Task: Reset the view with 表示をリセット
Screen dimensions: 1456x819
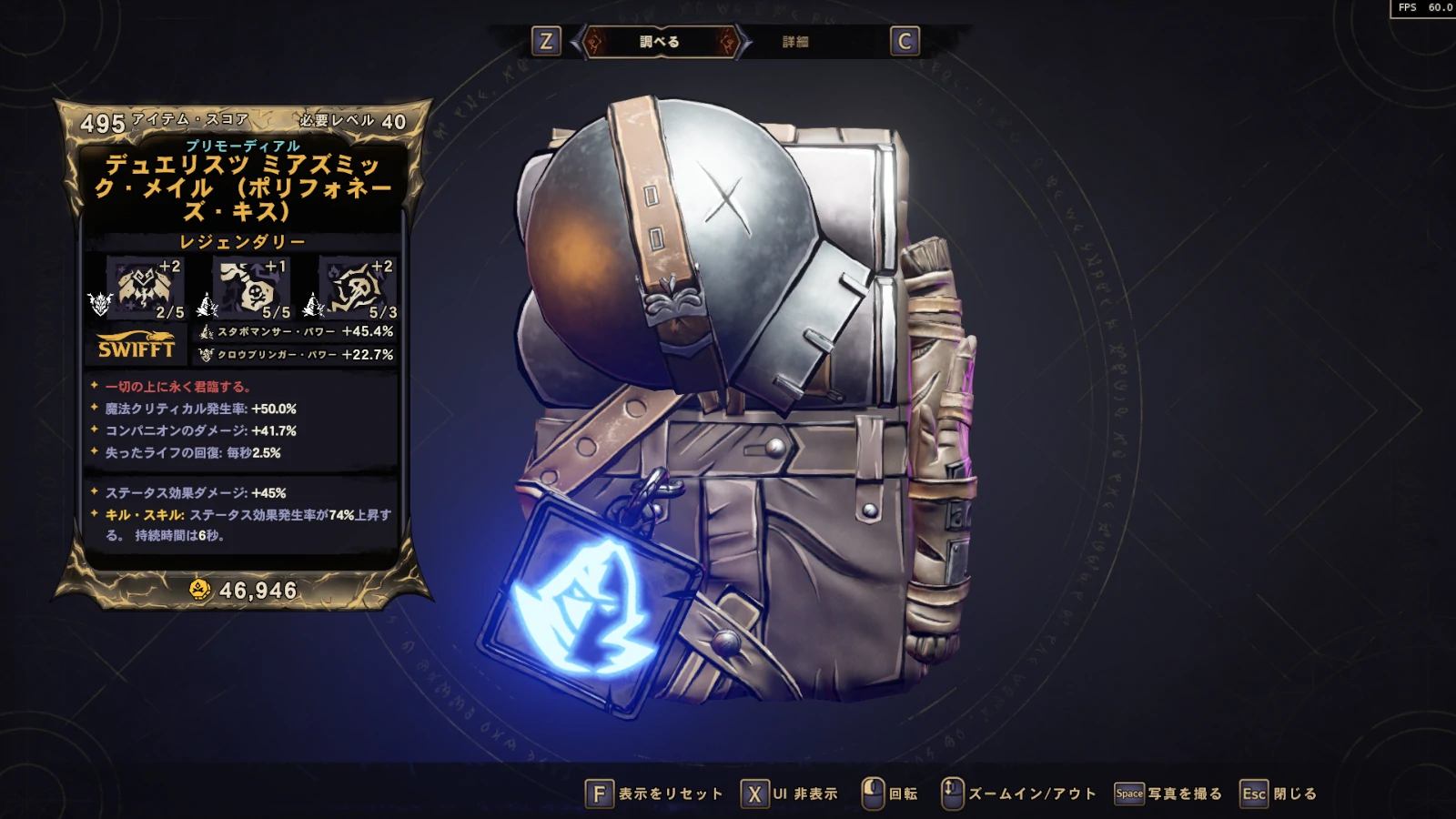Action: point(654,794)
